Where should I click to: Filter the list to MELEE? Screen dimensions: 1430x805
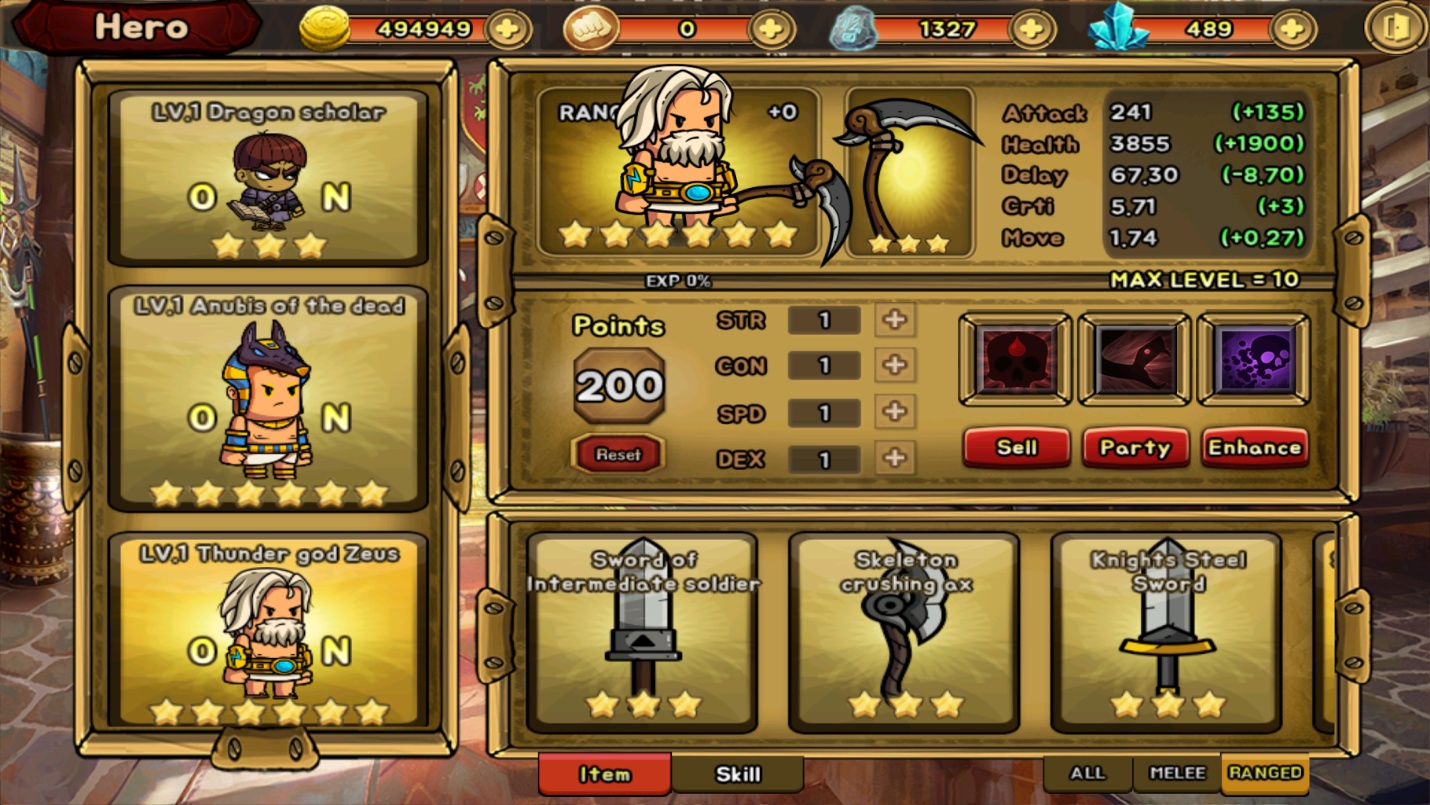point(1176,773)
